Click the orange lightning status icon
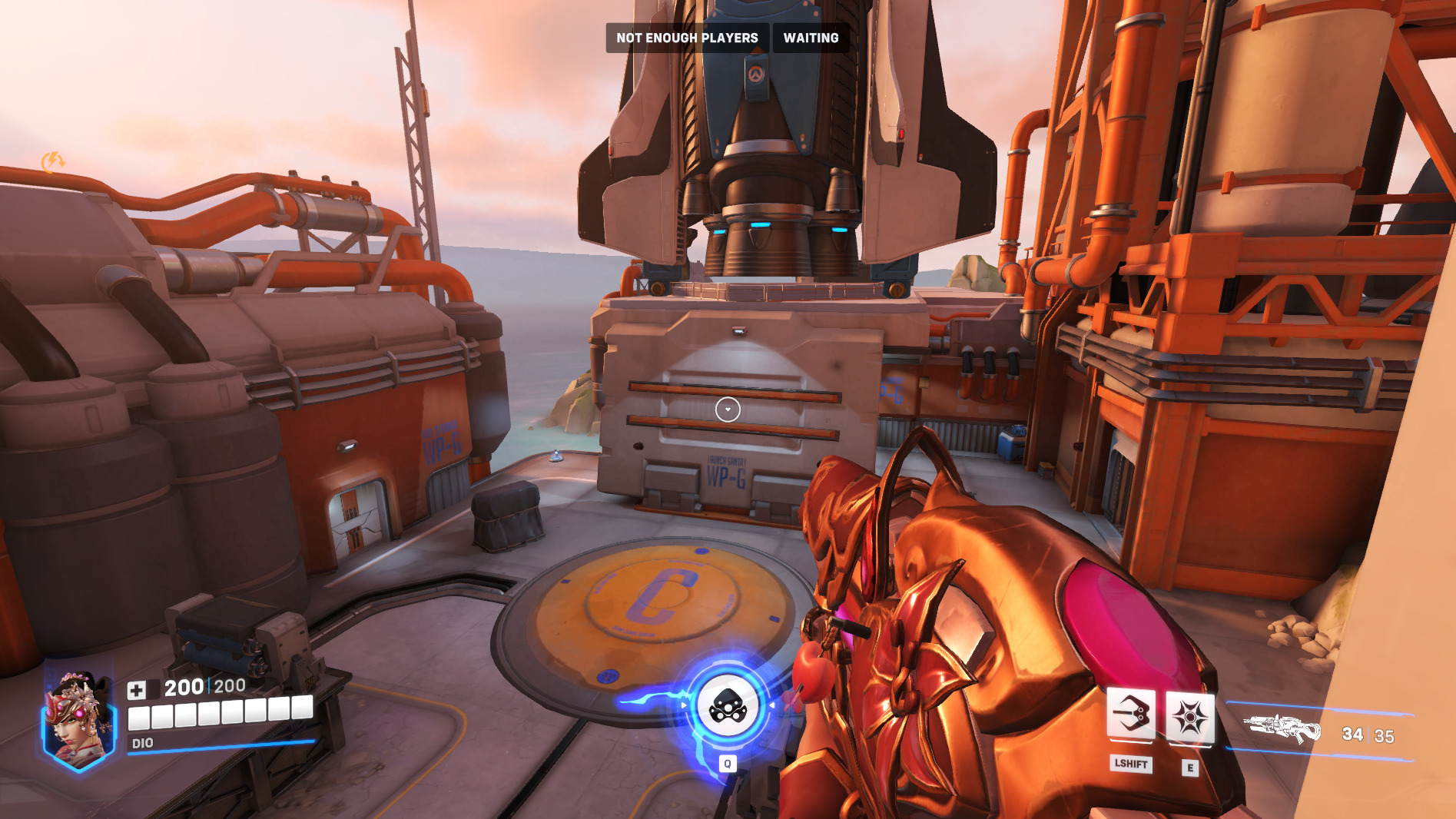The height and width of the screenshot is (819, 1456). point(53,161)
